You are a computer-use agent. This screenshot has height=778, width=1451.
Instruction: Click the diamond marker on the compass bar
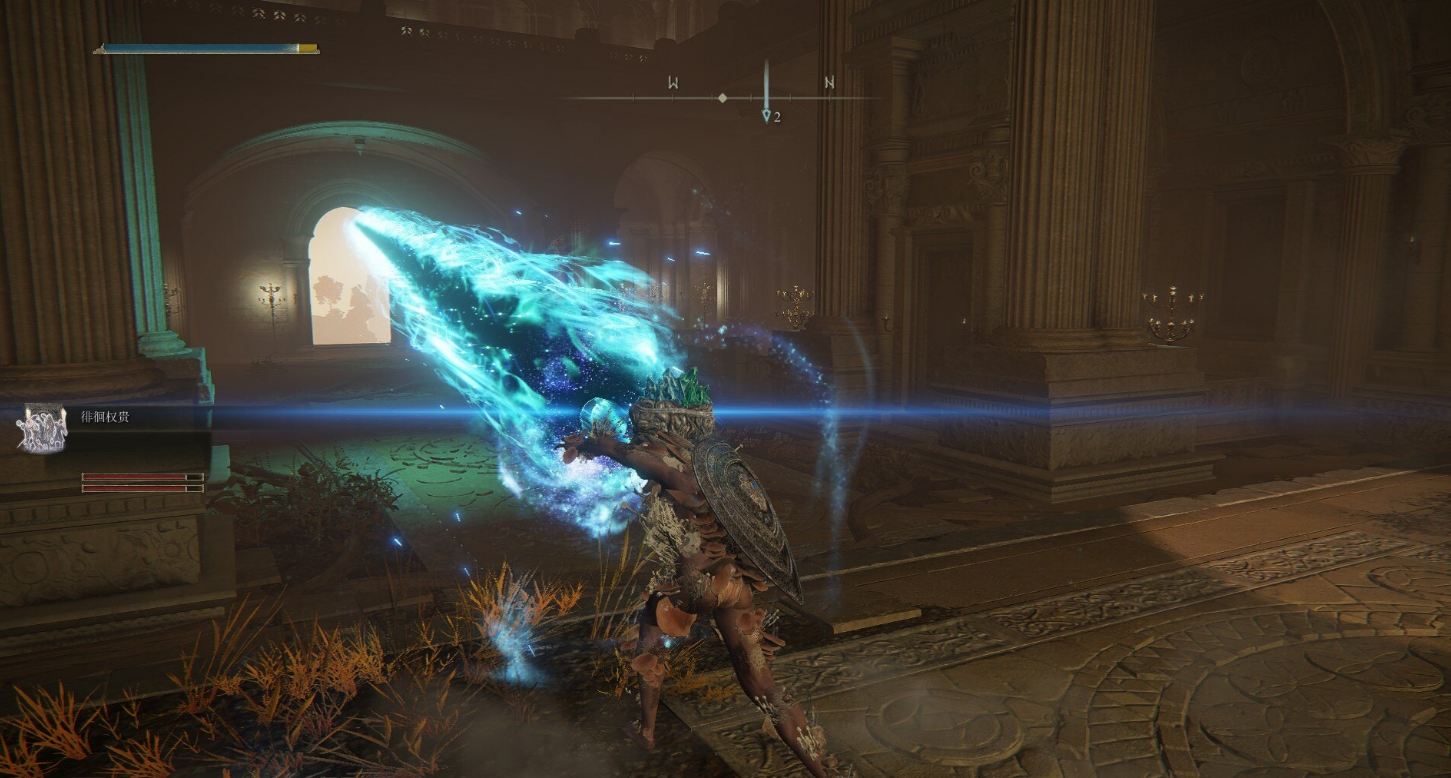[x=722, y=98]
